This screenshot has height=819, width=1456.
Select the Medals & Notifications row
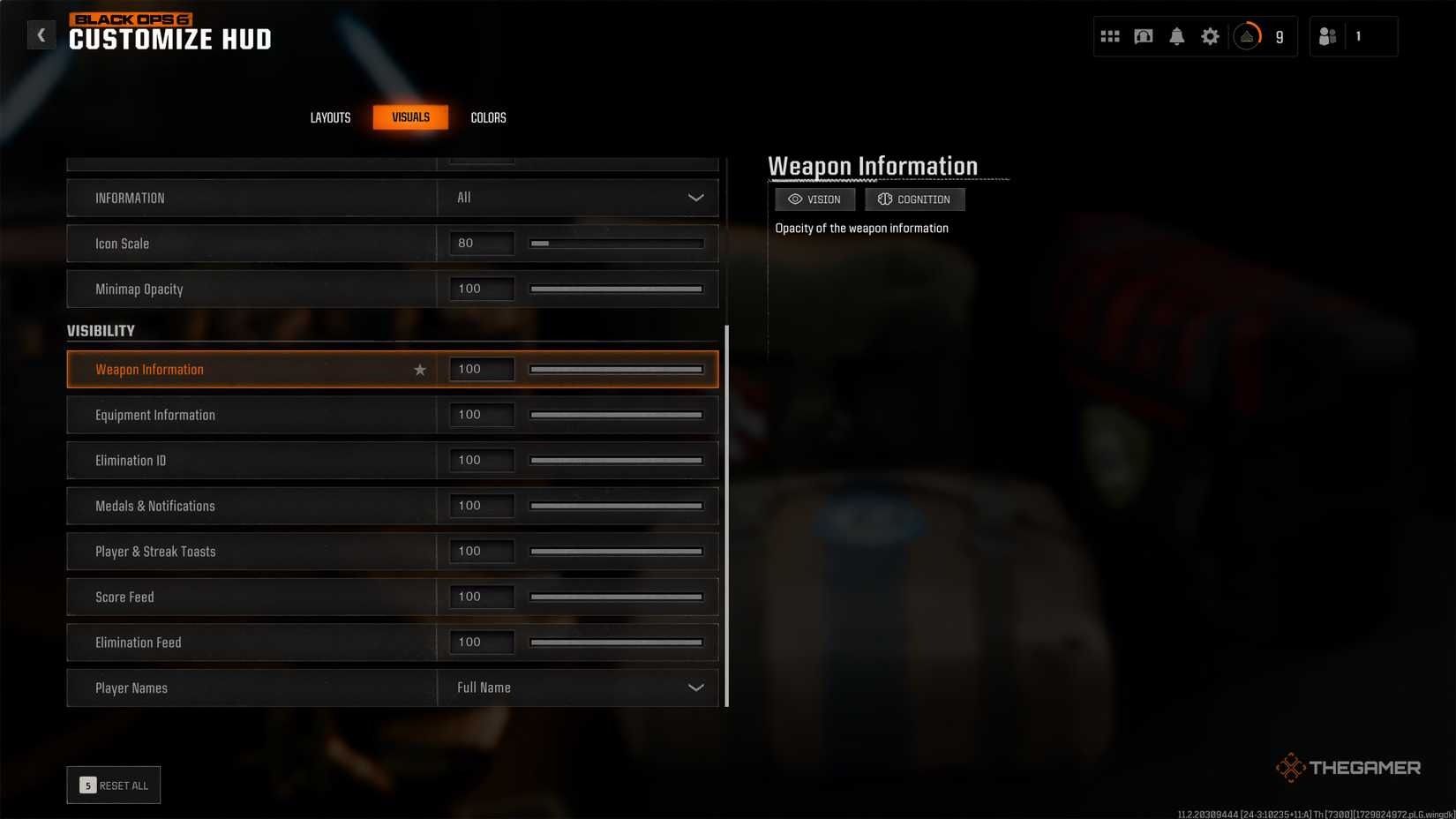click(x=251, y=507)
